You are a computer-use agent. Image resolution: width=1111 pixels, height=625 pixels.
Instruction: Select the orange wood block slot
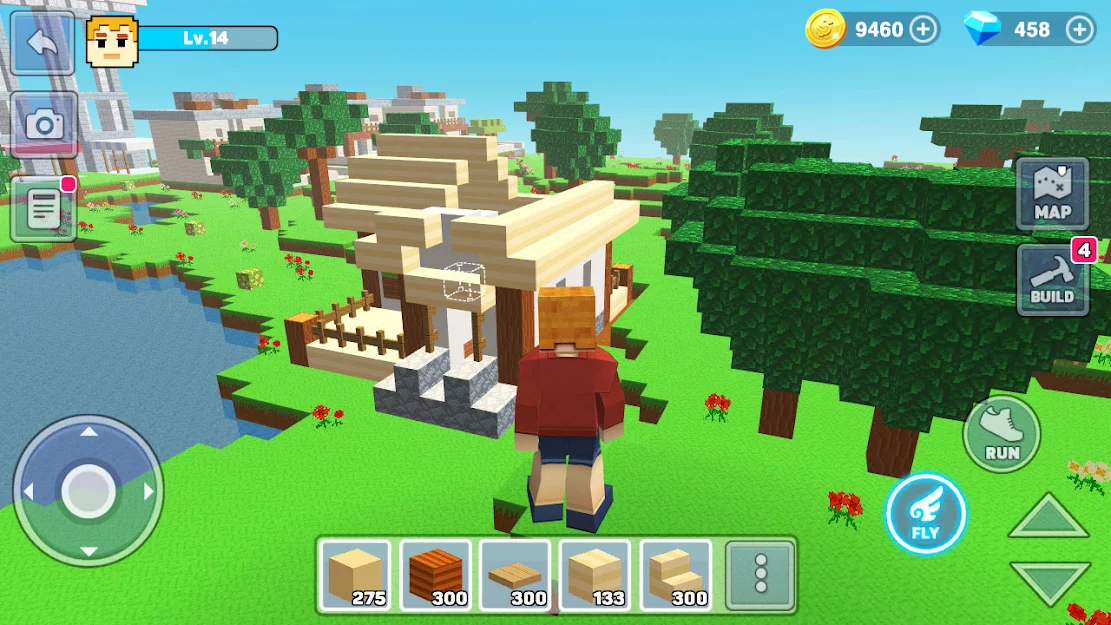point(435,575)
